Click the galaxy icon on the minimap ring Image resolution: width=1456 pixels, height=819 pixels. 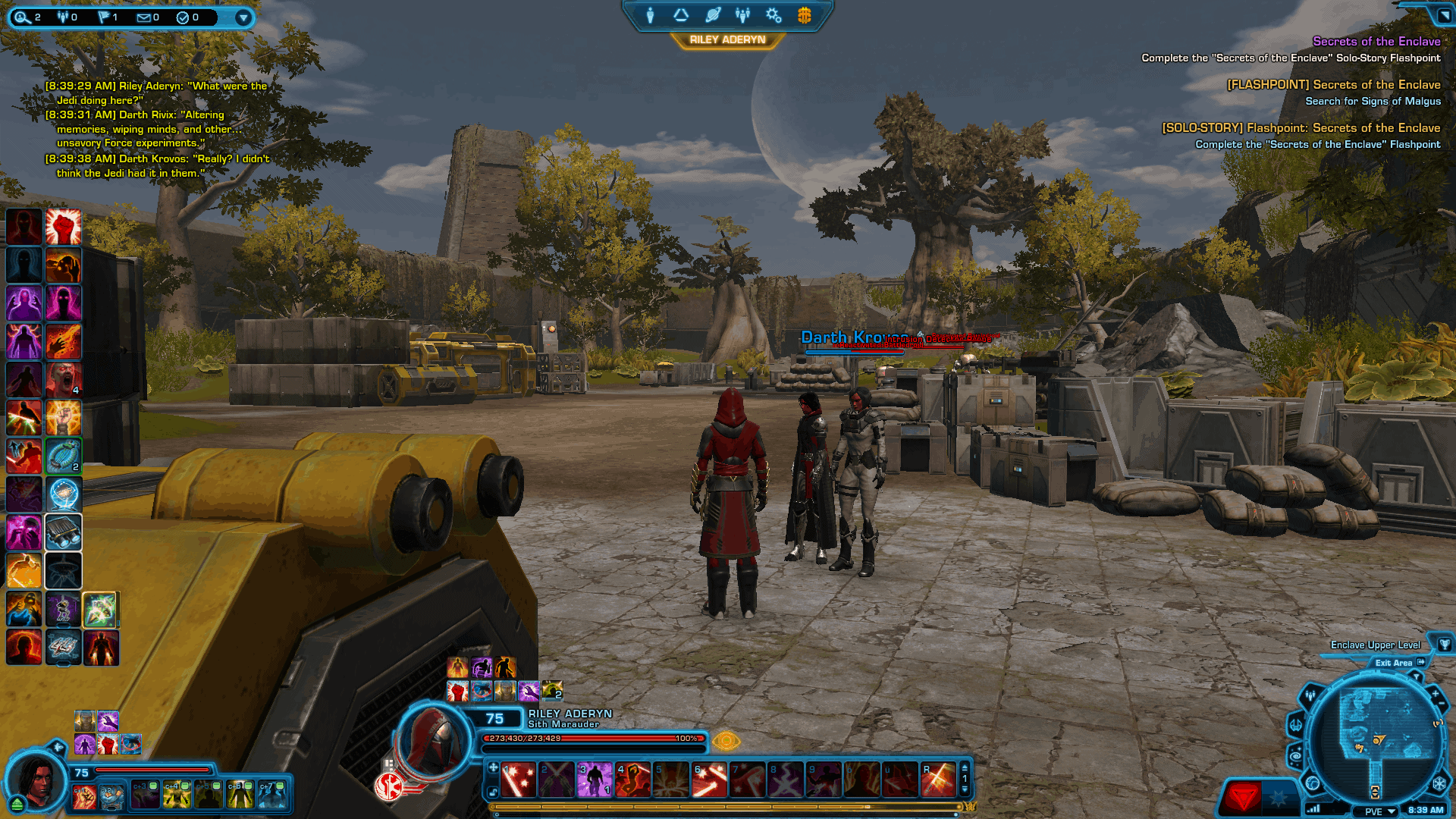click(x=1298, y=753)
